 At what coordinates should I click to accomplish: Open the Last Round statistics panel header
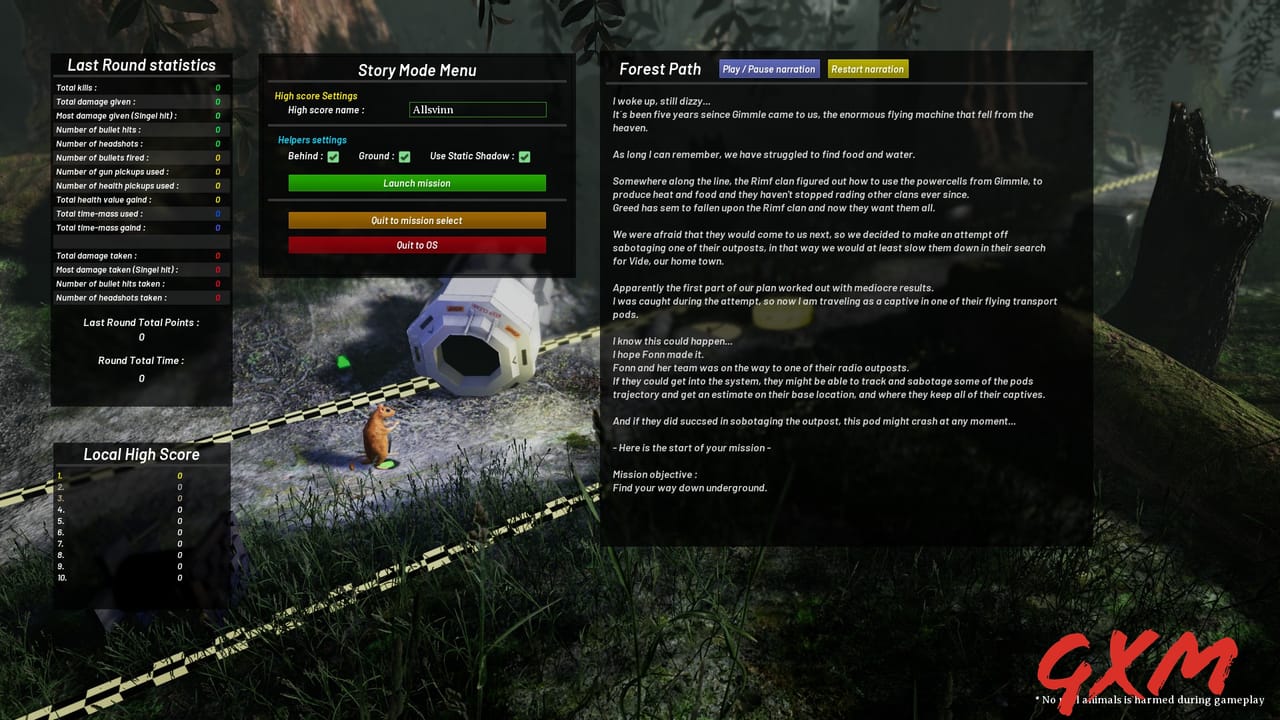click(x=141, y=65)
